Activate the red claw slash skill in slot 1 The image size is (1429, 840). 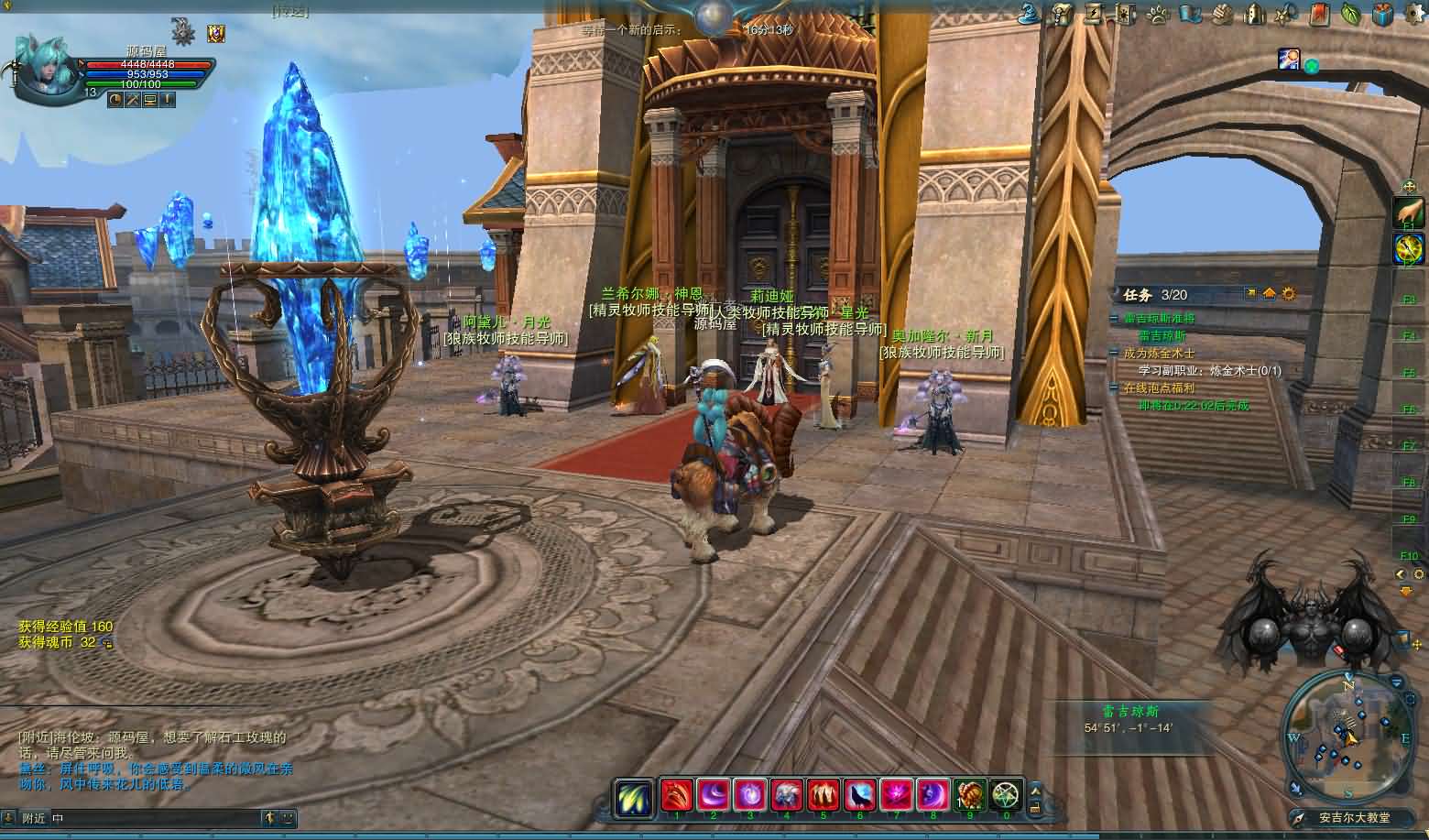pyautogui.click(x=676, y=794)
